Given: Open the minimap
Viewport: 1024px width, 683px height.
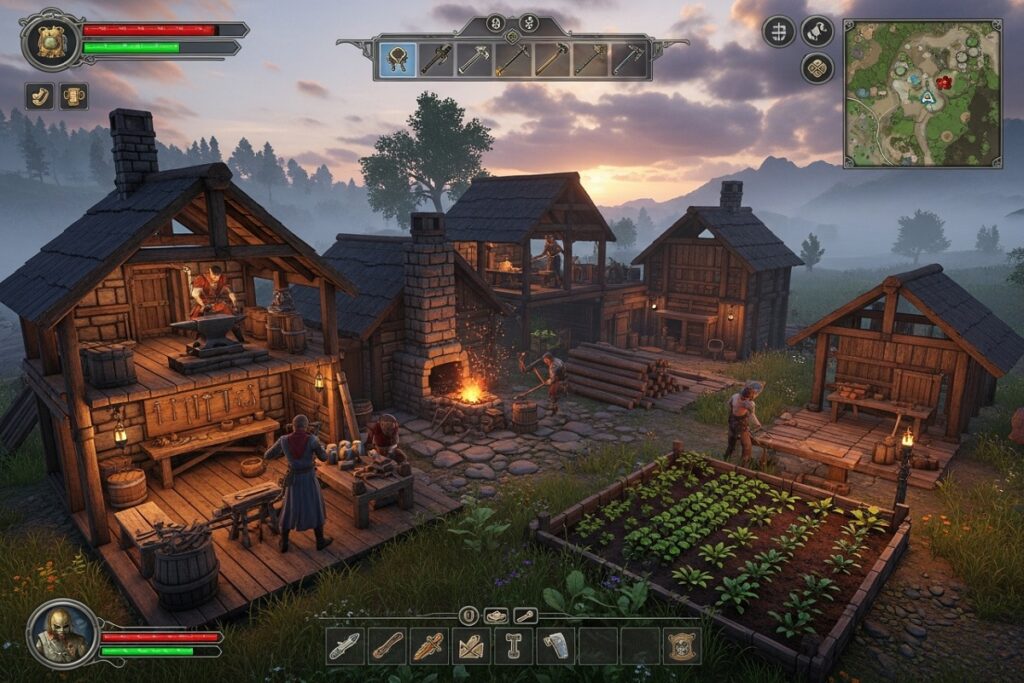Looking at the screenshot, I should 921,93.
